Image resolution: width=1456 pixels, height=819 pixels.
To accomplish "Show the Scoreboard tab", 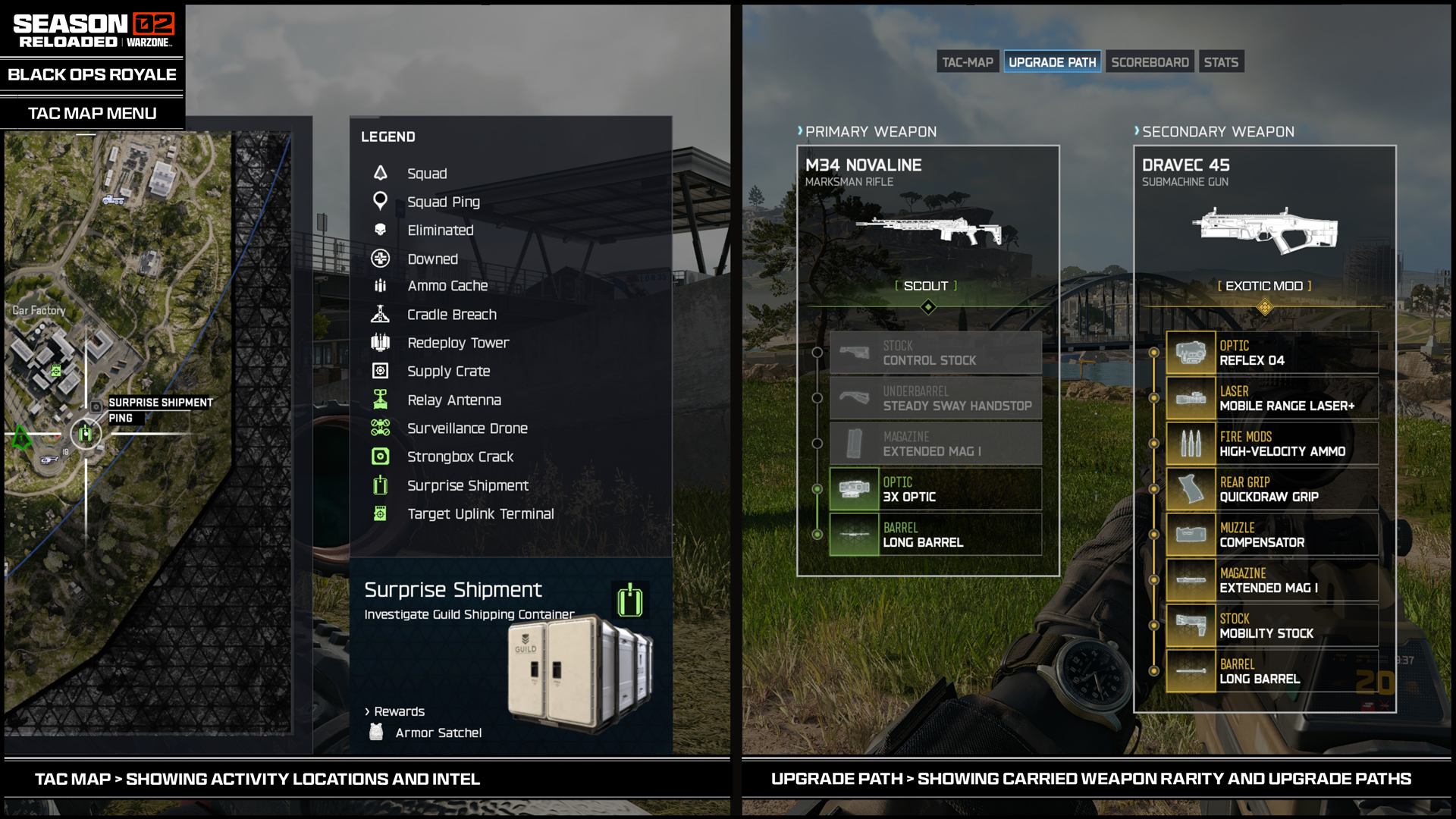I will 1150,62.
